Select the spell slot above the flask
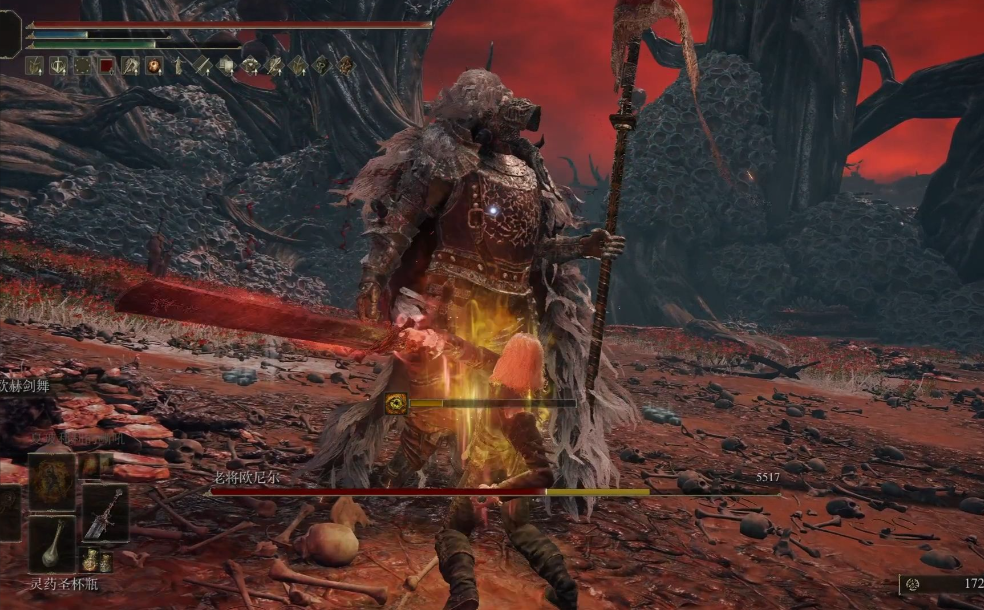 click(52, 482)
